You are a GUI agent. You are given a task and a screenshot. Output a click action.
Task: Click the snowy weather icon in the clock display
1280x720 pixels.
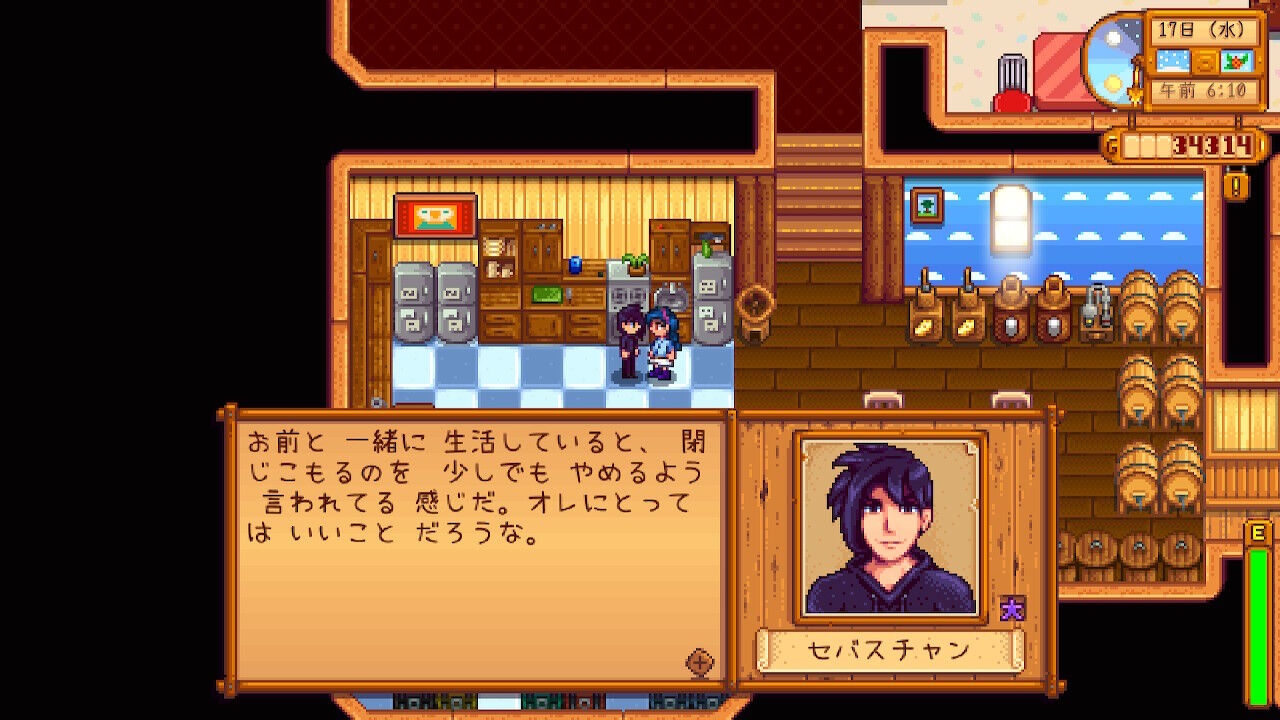1172,61
